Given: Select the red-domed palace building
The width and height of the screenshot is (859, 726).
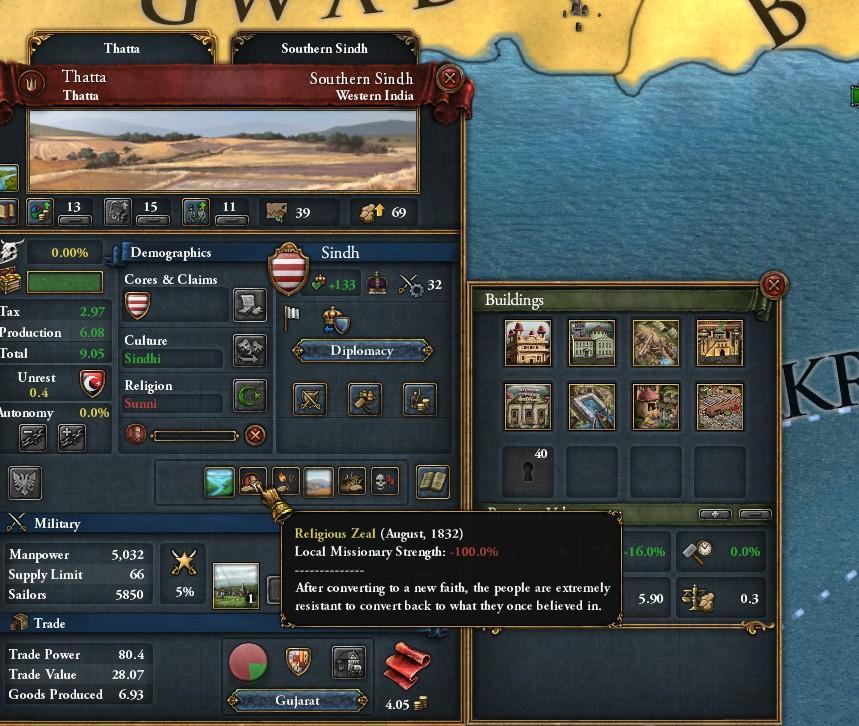Looking at the screenshot, I should (x=529, y=344).
